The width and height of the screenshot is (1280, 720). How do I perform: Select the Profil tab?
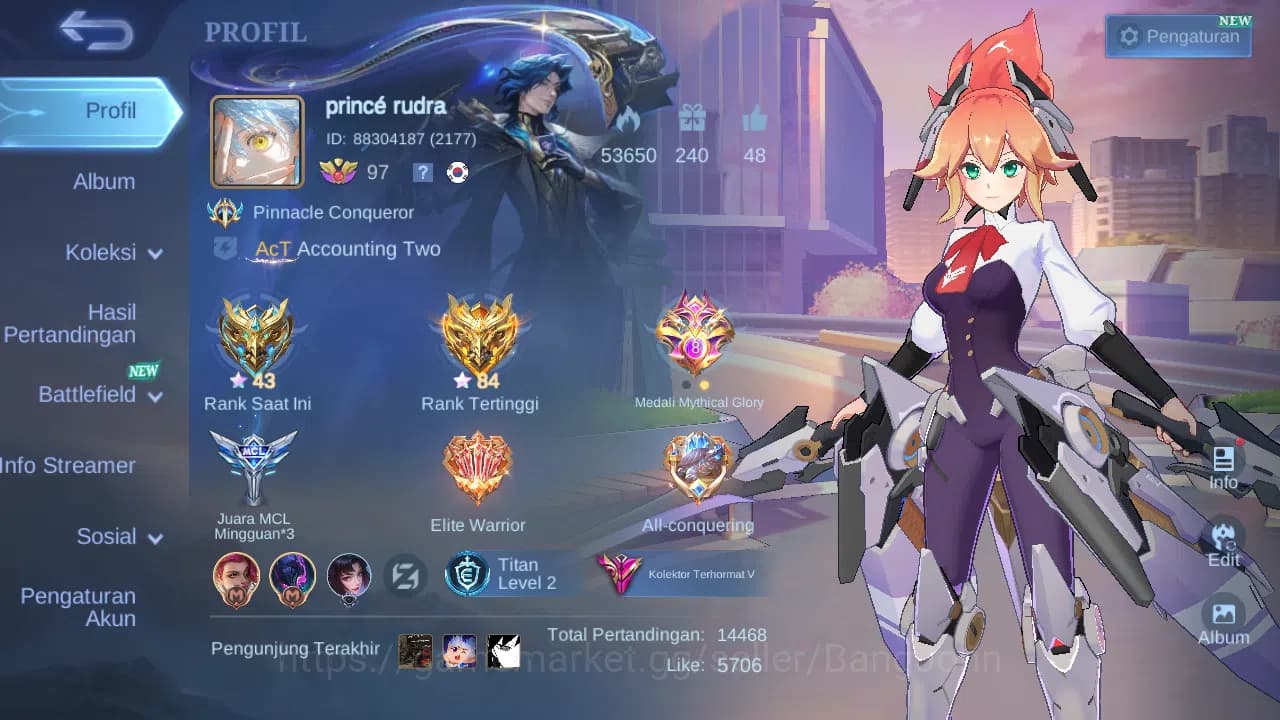click(x=110, y=111)
